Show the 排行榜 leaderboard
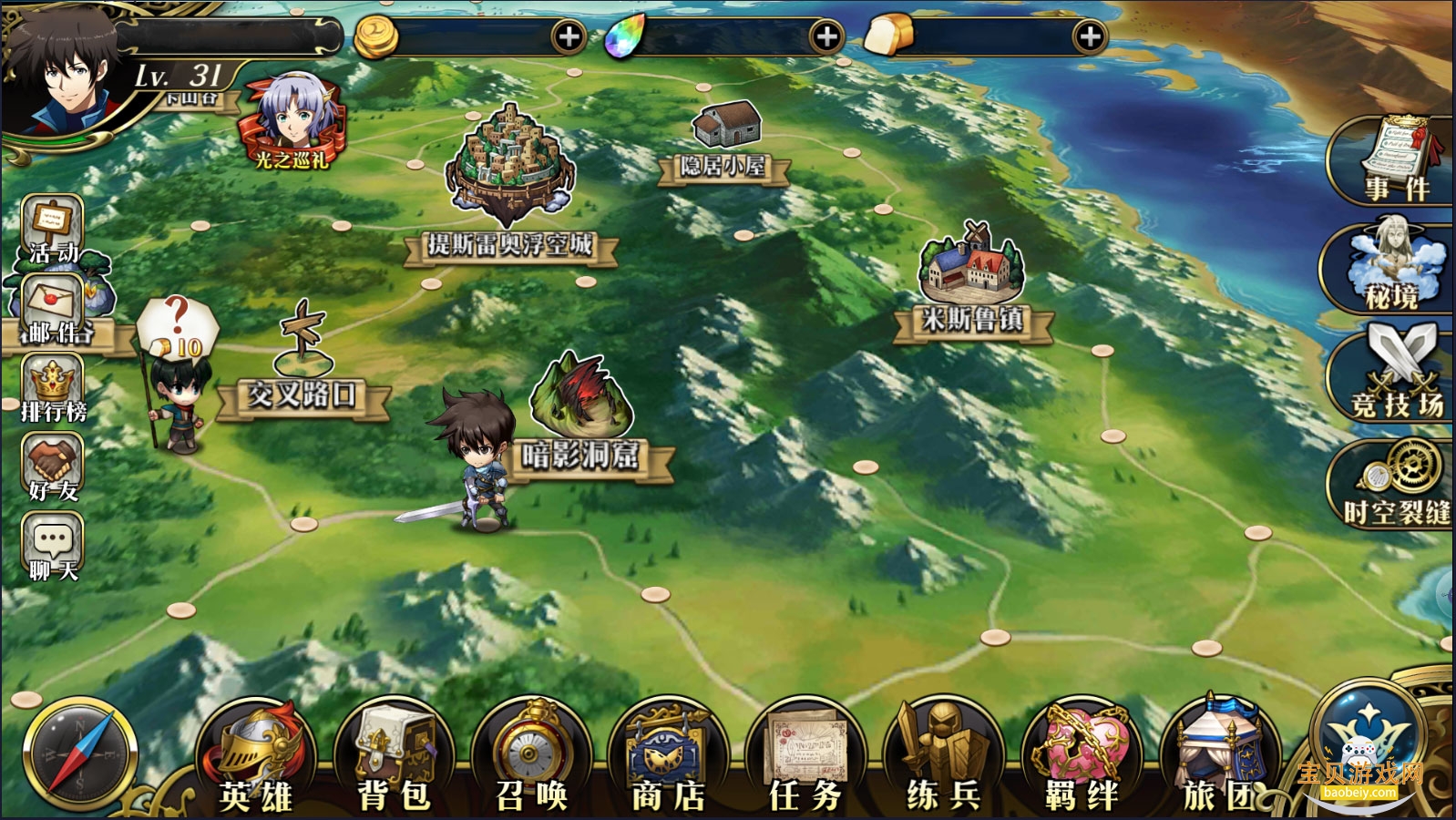The image size is (1456, 820). click(53, 388)
